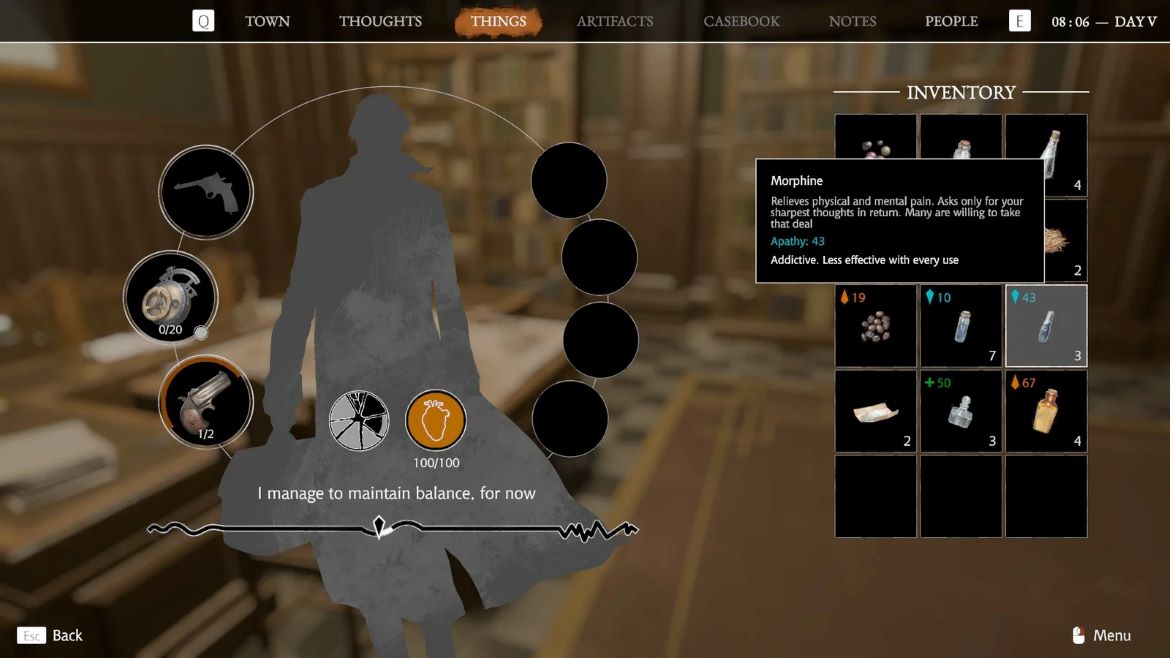This screenshot has height=658, width=1170.
Task: Select the derringer pistol slot
Action: pyautogui.click(x=206, y=402)
